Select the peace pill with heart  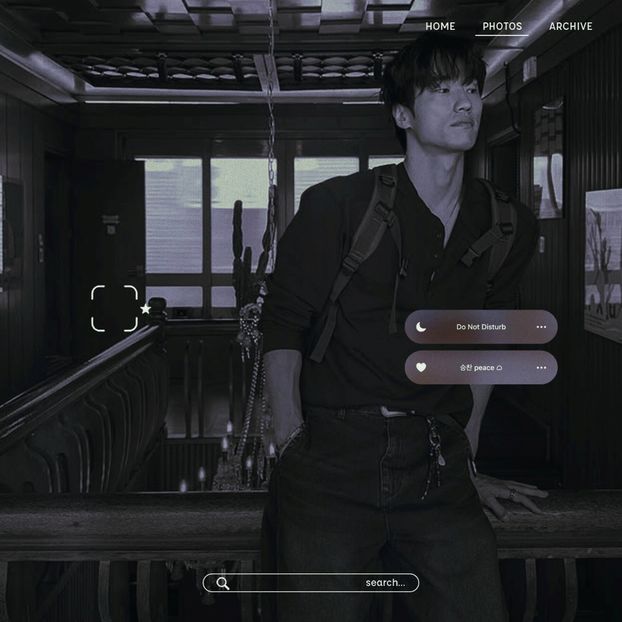(x=481, y=367)
